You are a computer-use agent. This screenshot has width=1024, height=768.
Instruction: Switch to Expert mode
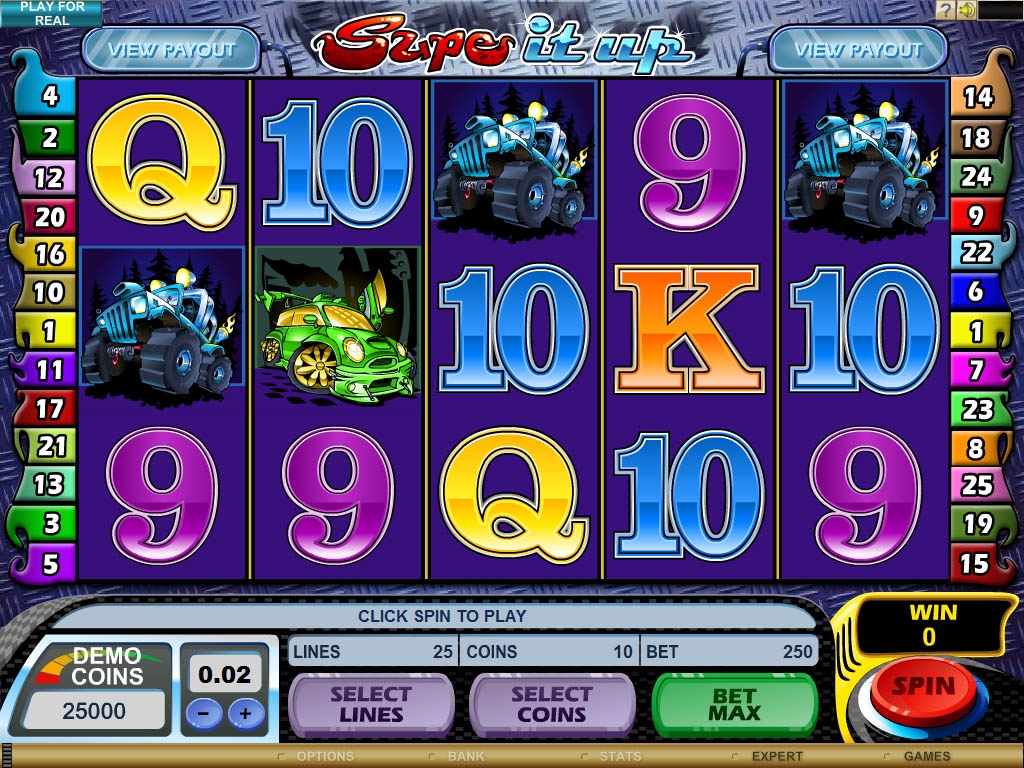click(x=776, y=756)
